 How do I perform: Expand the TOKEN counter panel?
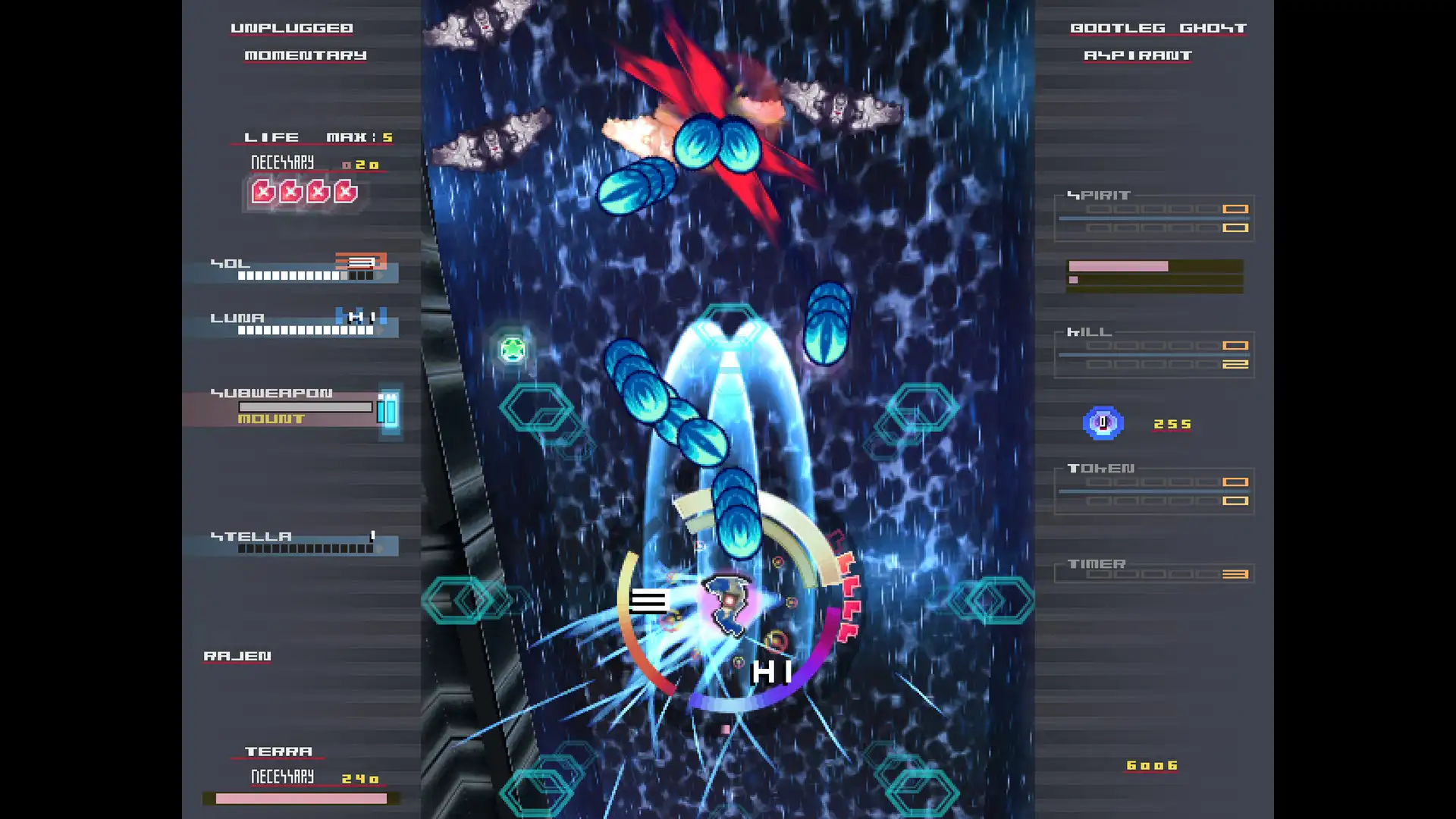coord(1153,489)
